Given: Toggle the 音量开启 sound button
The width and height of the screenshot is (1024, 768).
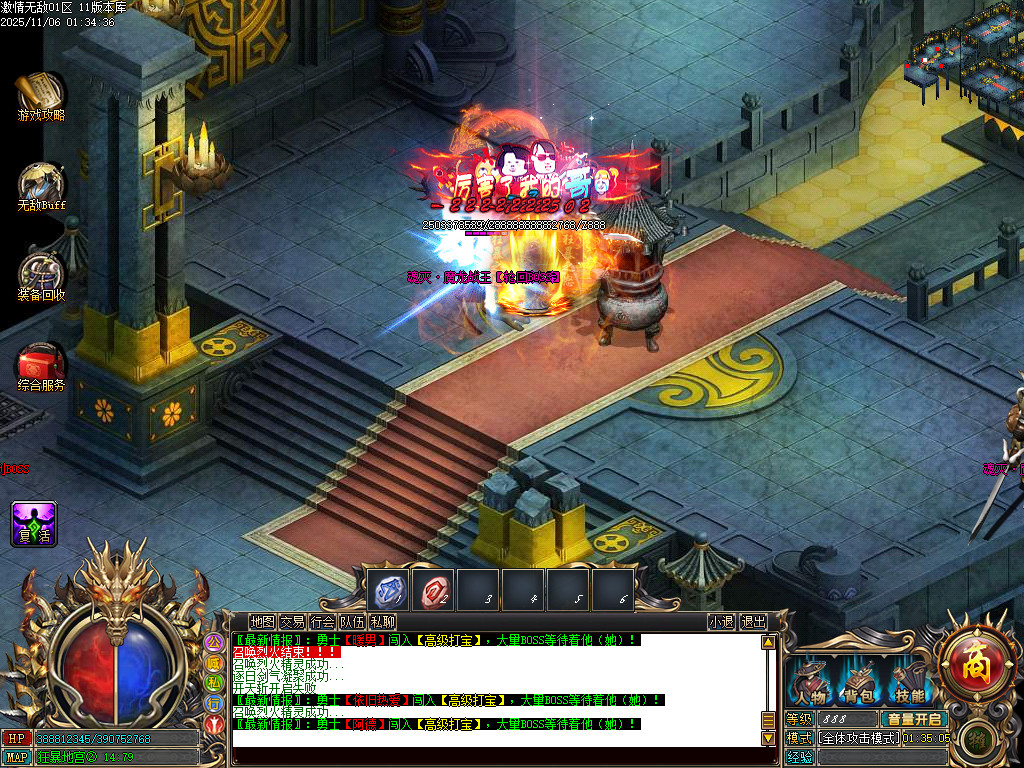Looking at the screenshot, I should [914, 719].
